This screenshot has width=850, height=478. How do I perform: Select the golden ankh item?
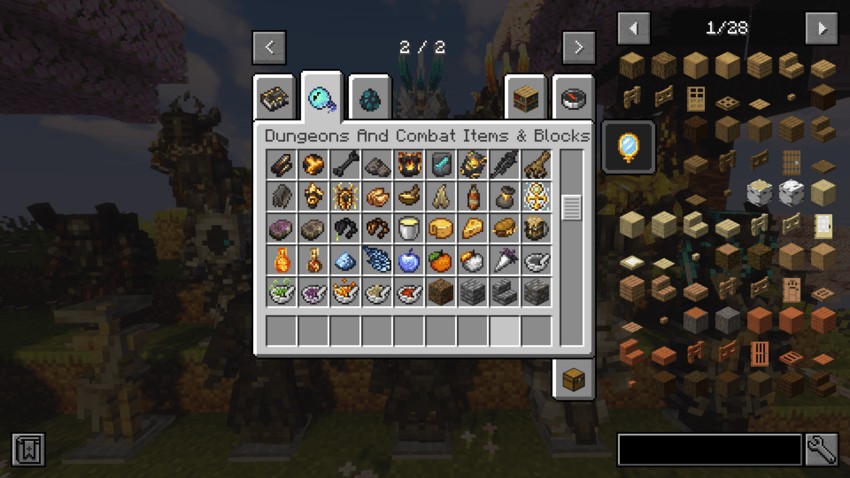pyautogui.click(x=536, y=197)
